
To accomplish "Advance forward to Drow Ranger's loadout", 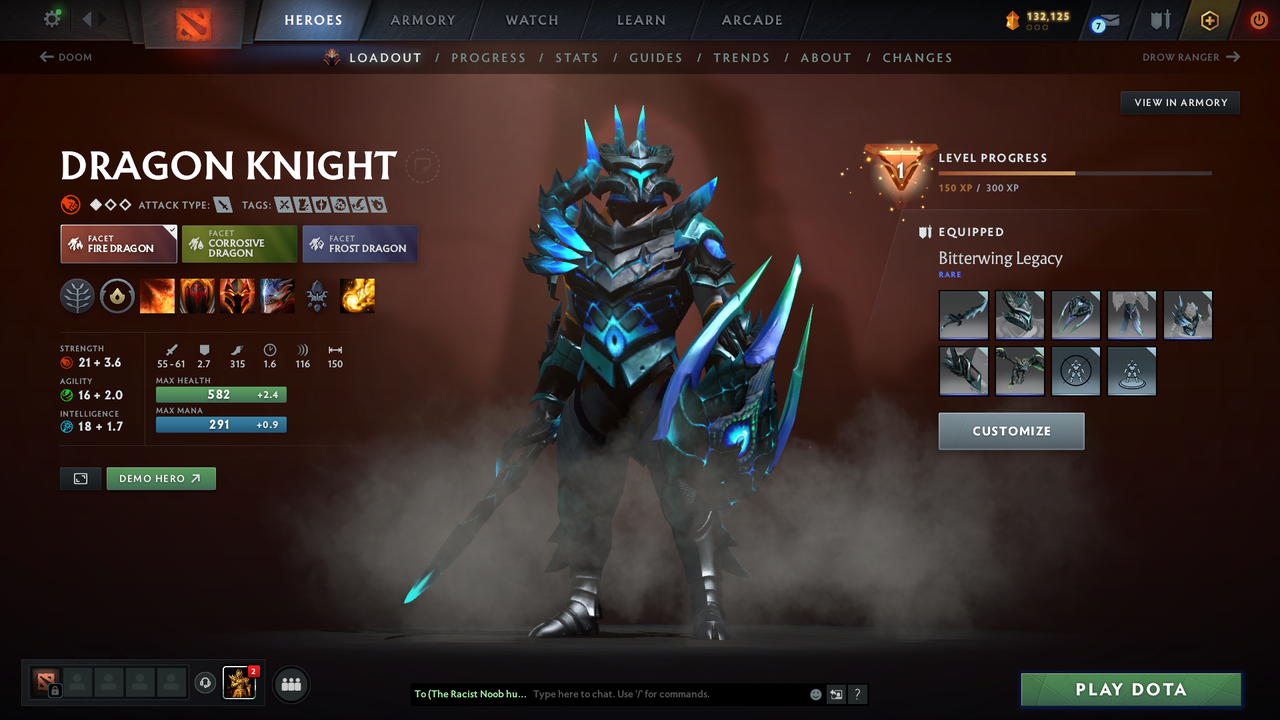I will click(1190, 57).
